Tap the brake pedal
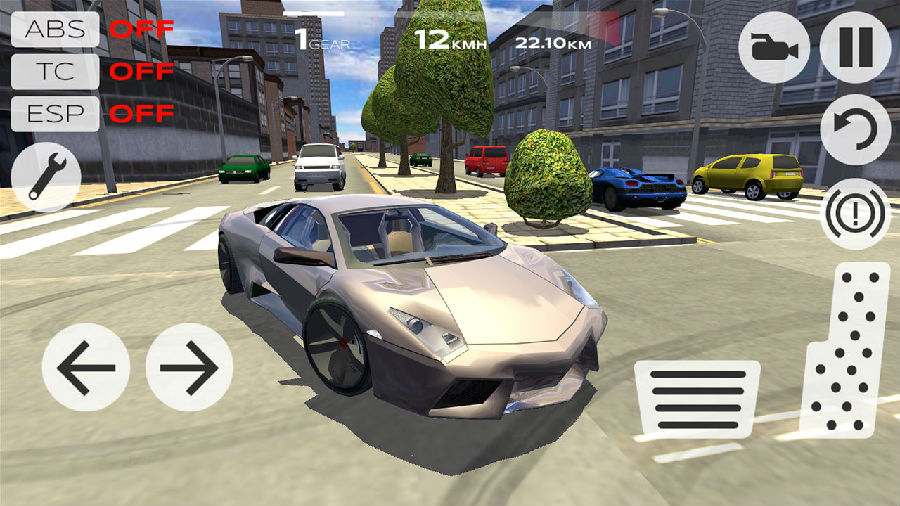900x506 pixels. click(x=697, y=398)
